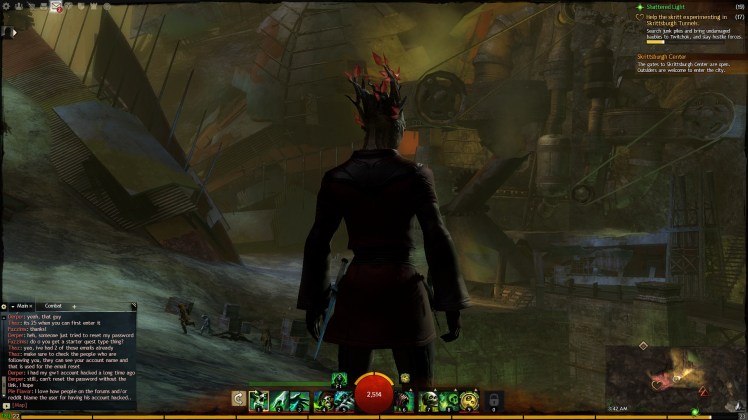Click the locked elite skill slot

[492, 400]
